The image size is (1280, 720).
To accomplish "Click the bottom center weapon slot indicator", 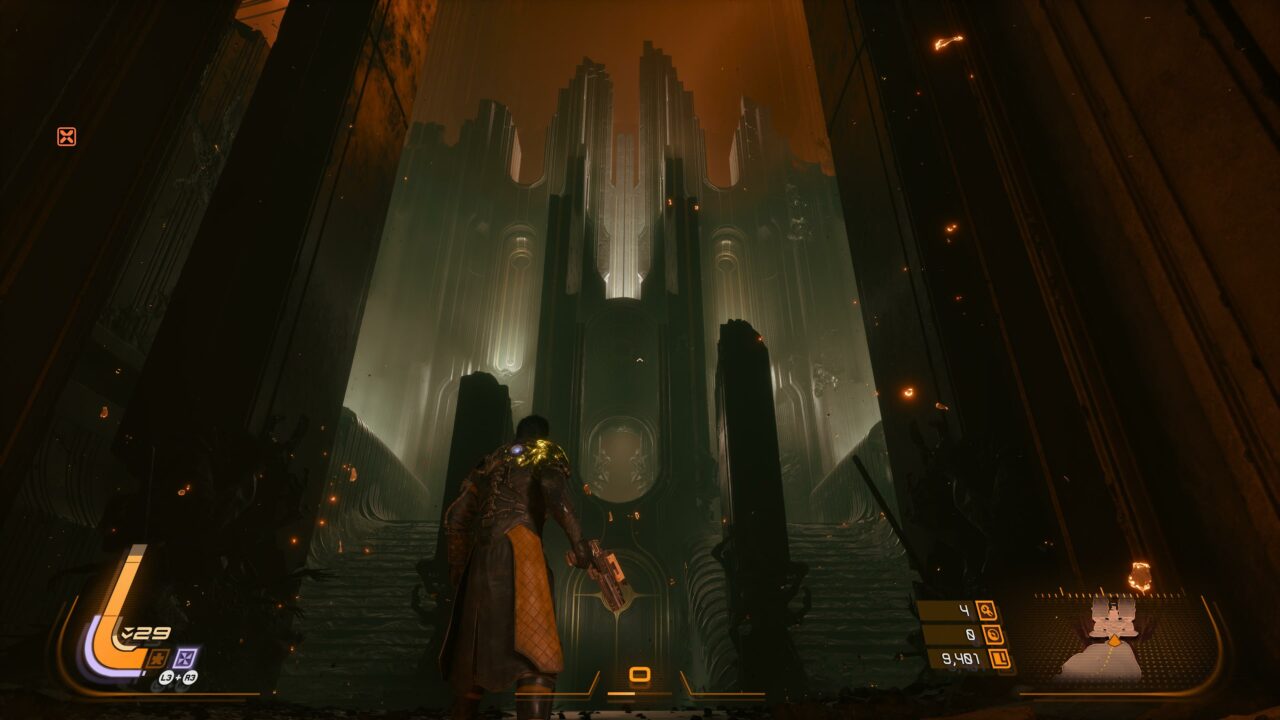I will 640,675.
